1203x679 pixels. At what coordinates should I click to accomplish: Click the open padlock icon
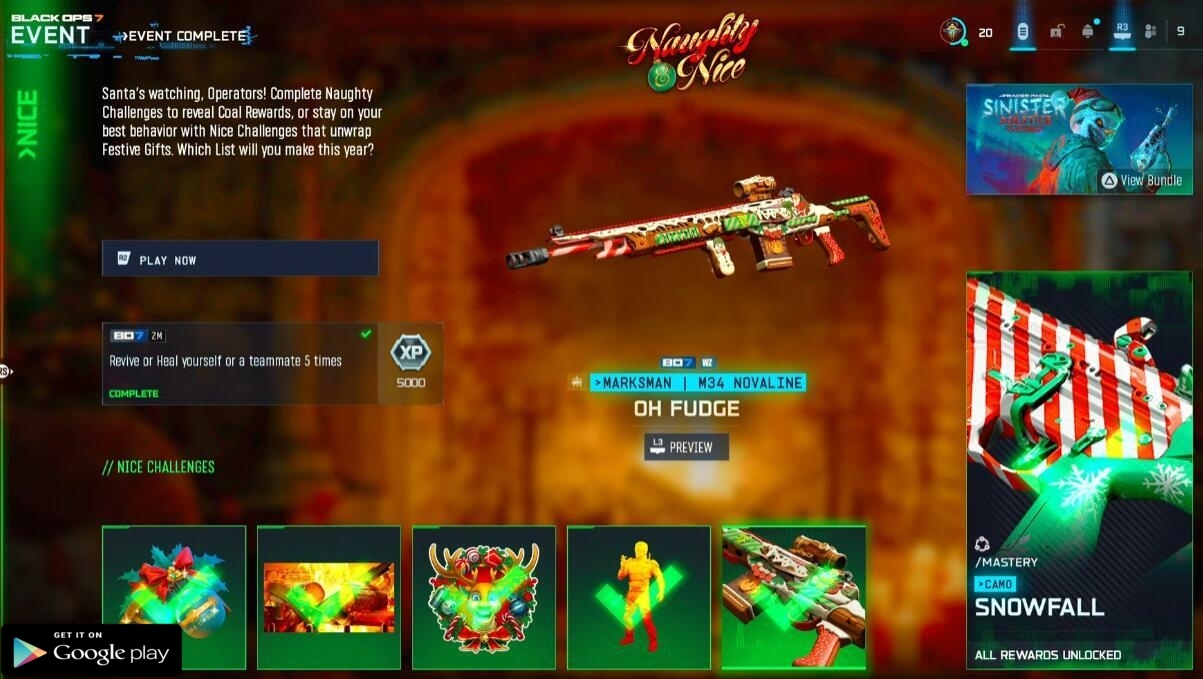pyautogui.click(x=1056, y=32)
